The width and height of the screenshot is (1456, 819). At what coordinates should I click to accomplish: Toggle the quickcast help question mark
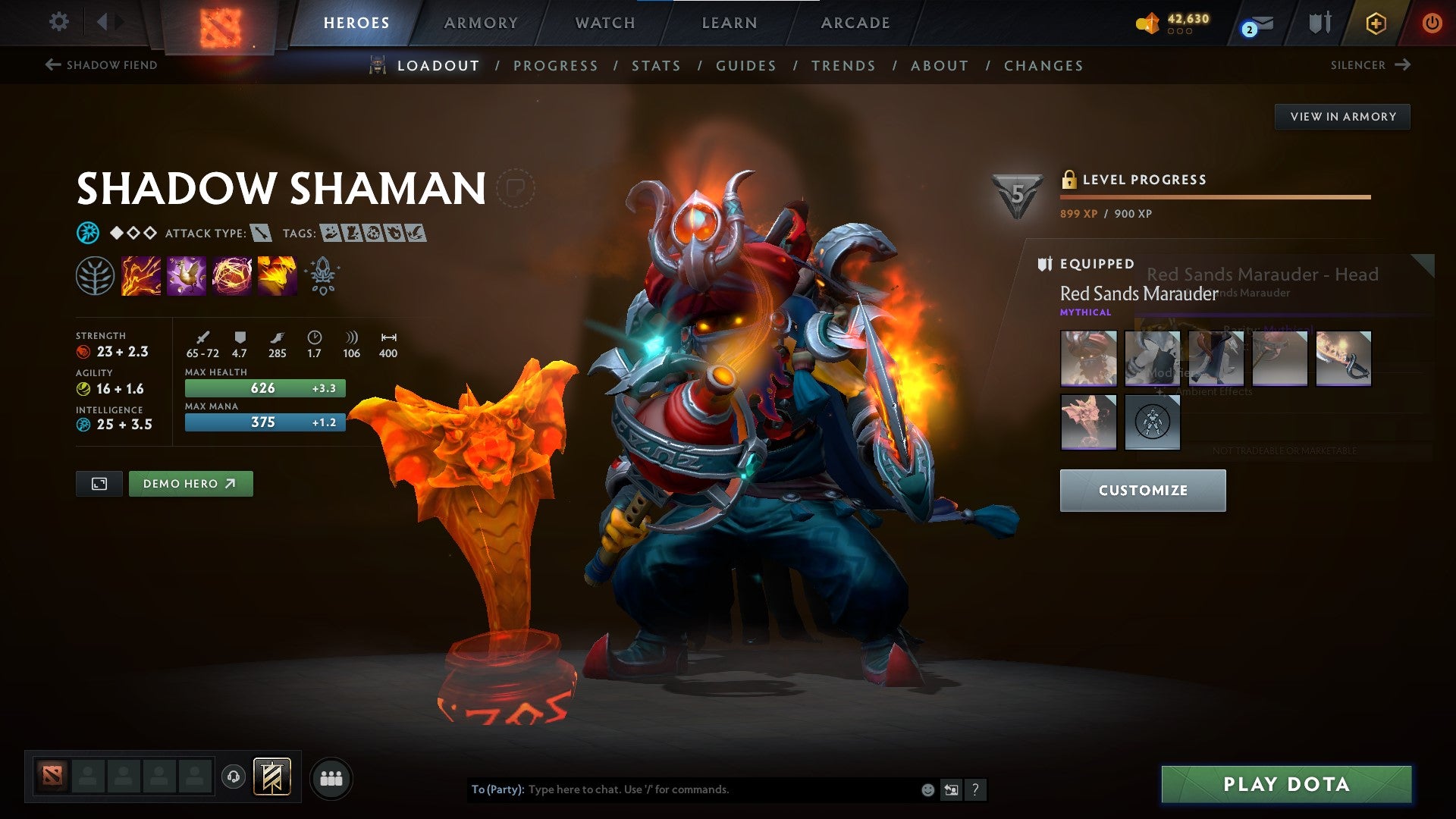click(974, 790)
